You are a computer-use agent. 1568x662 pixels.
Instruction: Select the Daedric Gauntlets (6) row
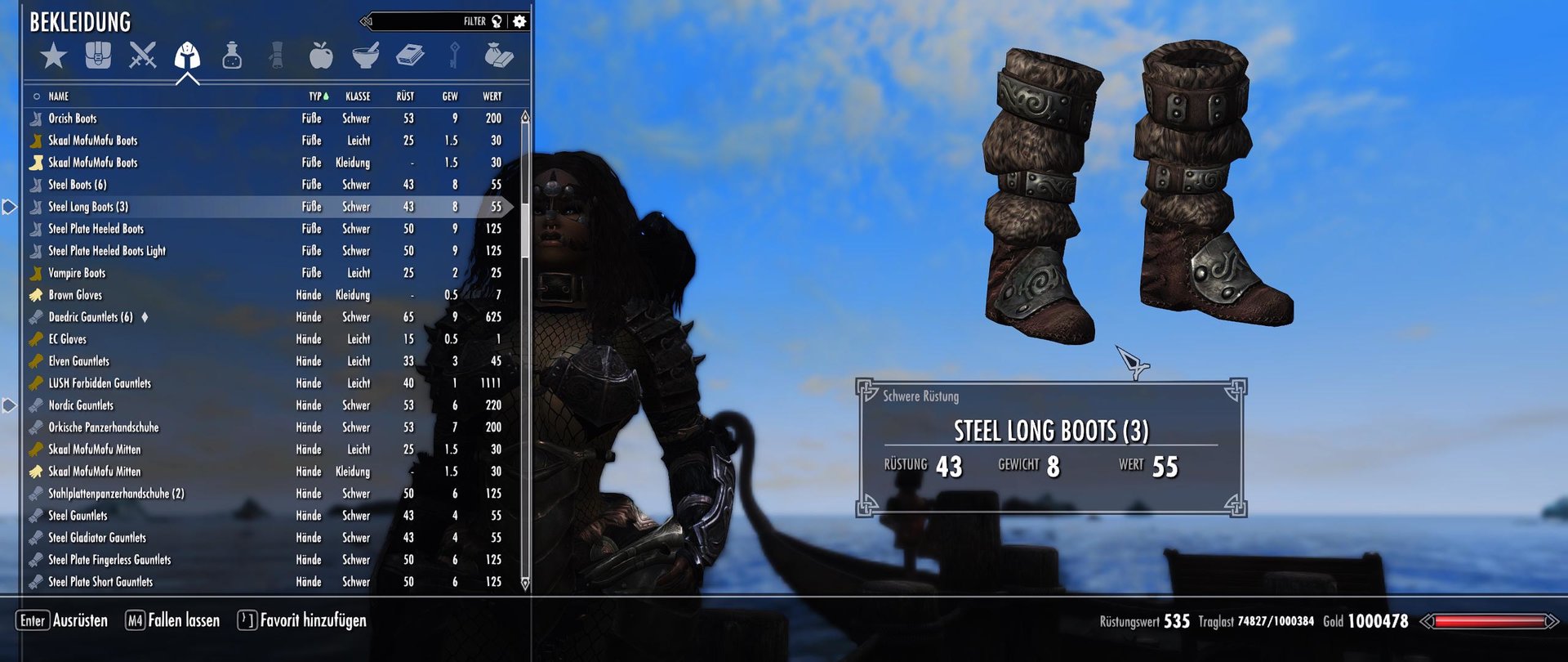coord(91,317)
